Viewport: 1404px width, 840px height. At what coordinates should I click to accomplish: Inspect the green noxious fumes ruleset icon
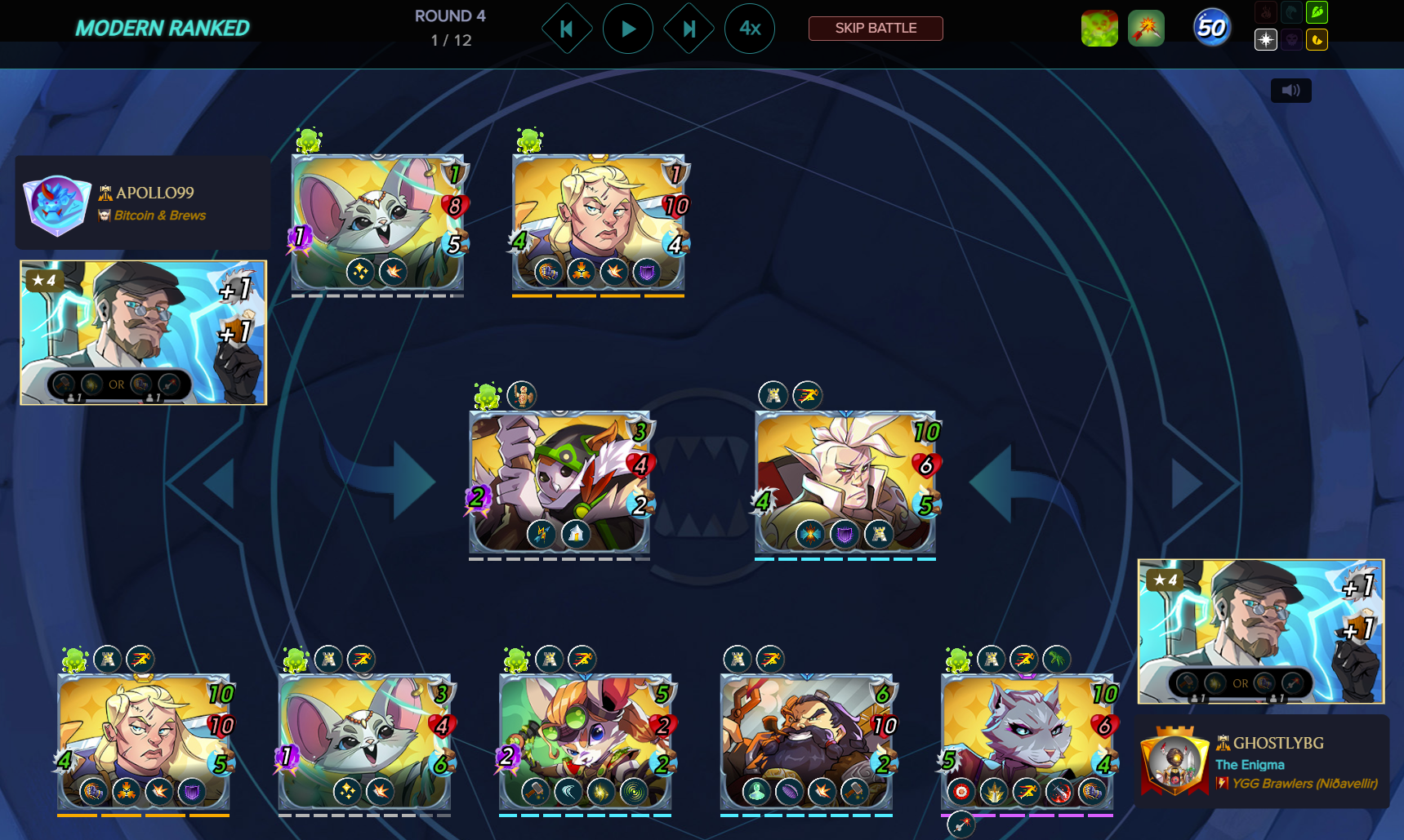[x=1099, y=29]
